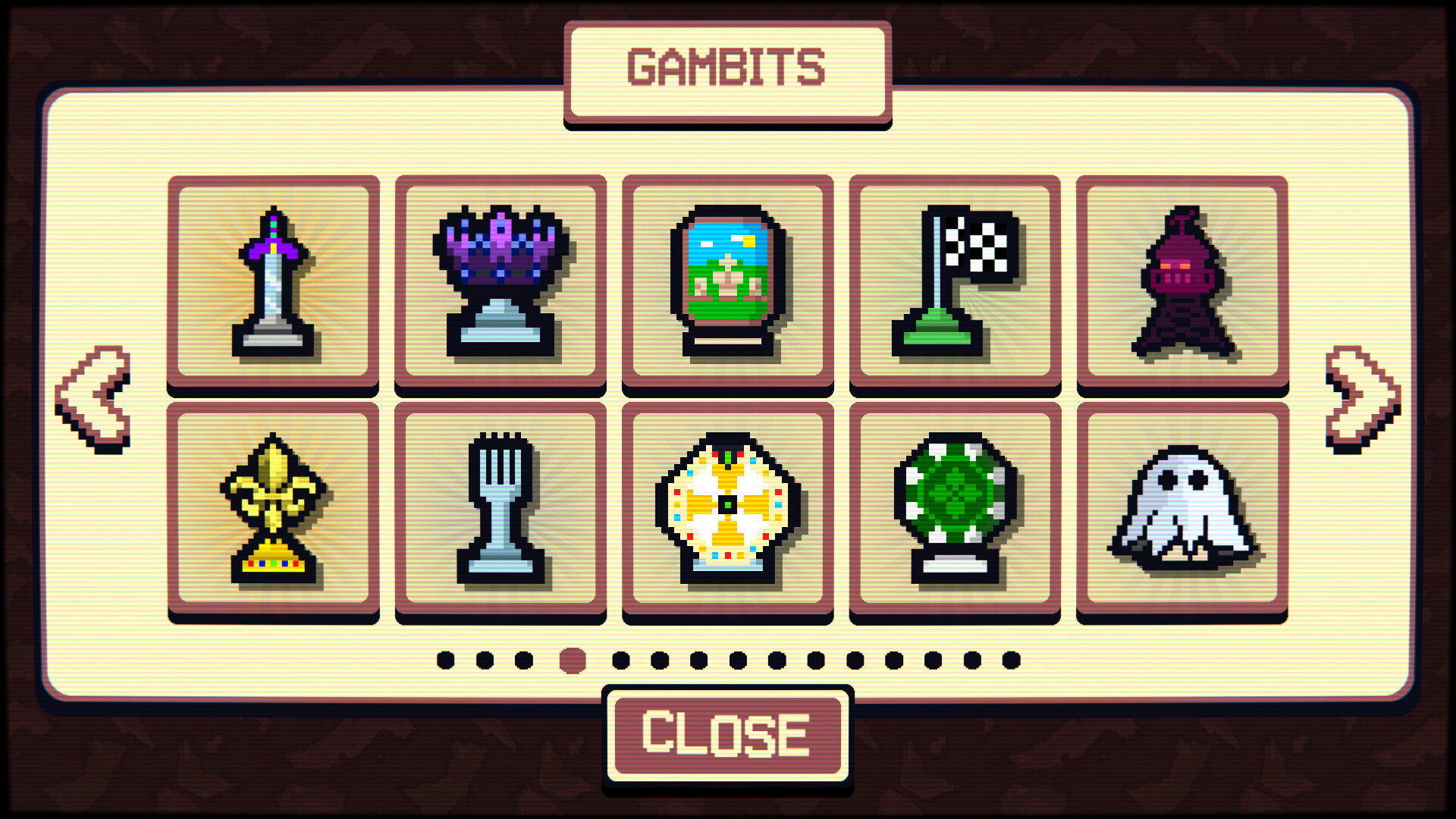
Task: Choose the dark tower gambit
Action: 1181,281
